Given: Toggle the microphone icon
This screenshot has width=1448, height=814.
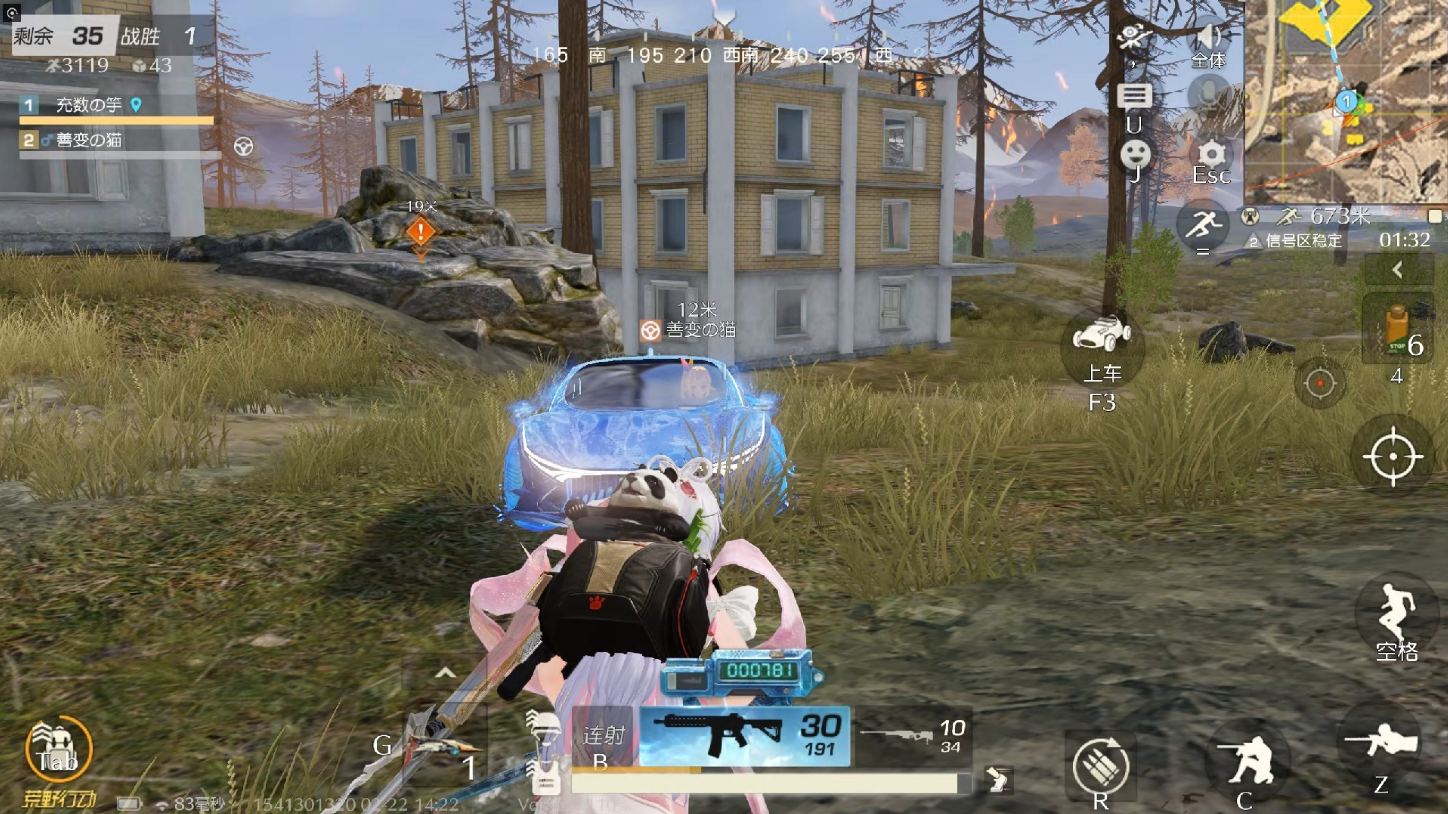Looking at the screenshot, I should 1209,96.
